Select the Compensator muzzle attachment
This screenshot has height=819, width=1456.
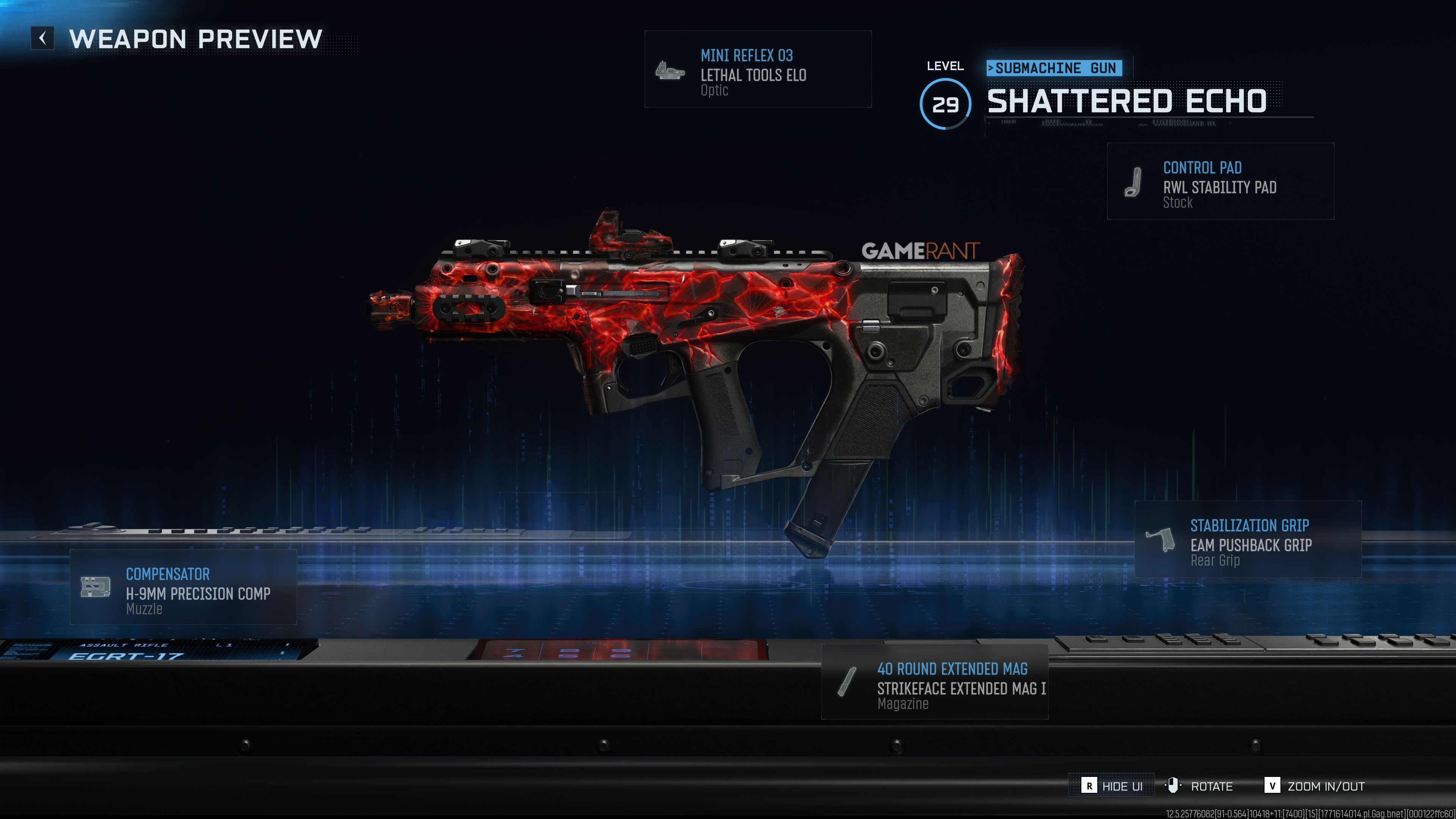(183, 587)
